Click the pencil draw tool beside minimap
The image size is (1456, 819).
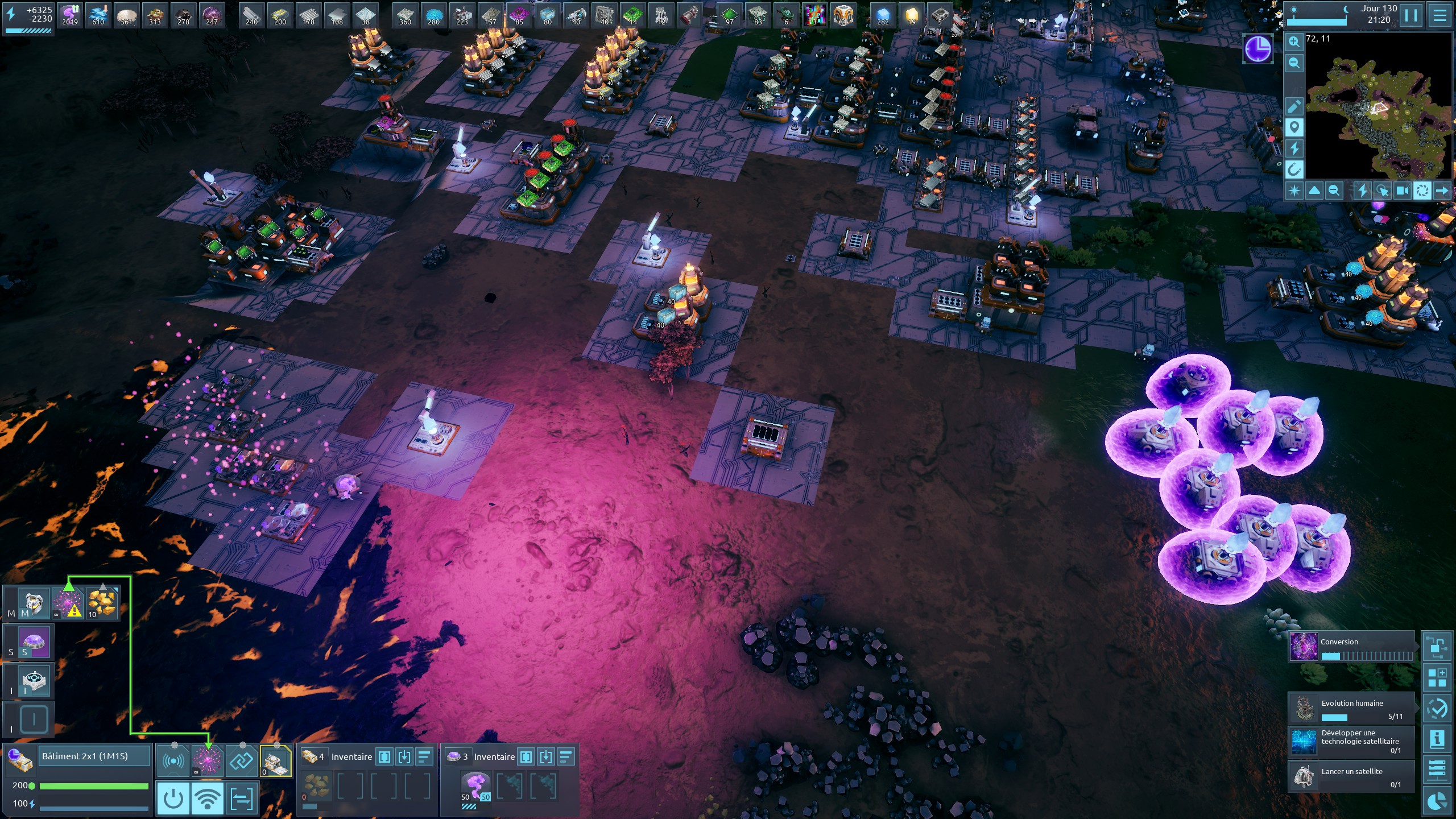[1294, 106]
